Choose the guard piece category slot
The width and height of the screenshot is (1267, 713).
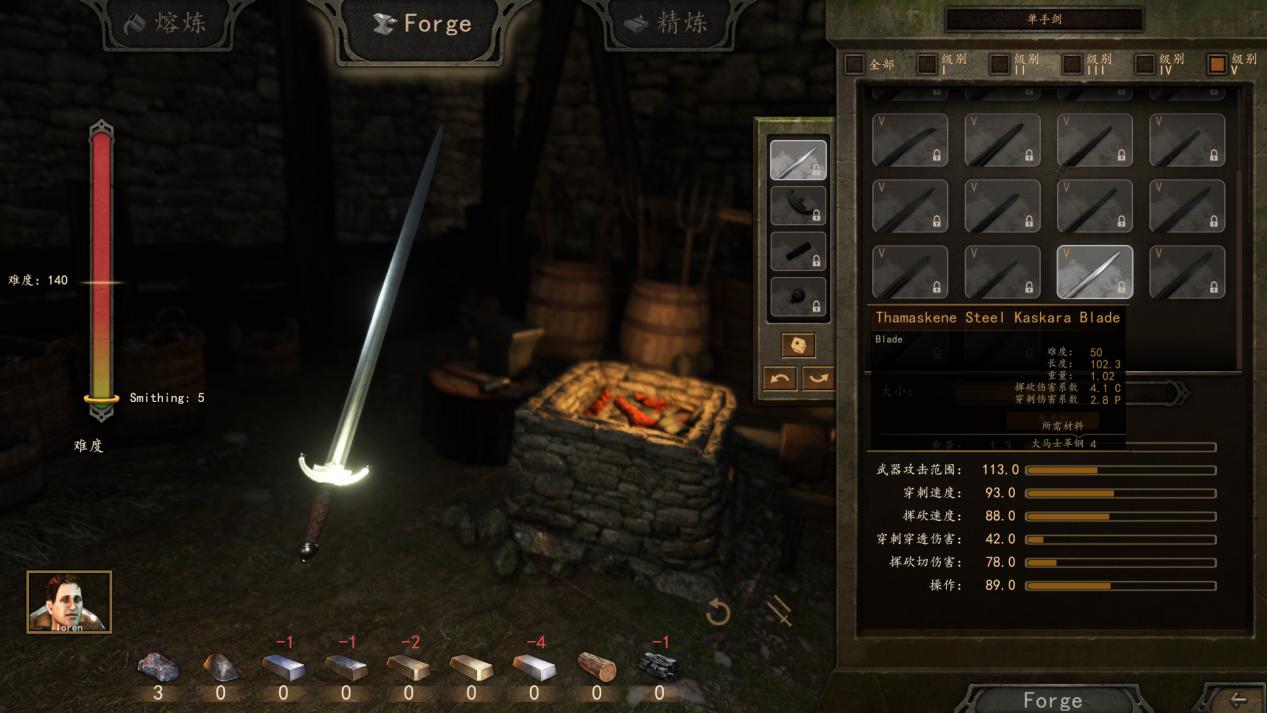coord(797,206)
